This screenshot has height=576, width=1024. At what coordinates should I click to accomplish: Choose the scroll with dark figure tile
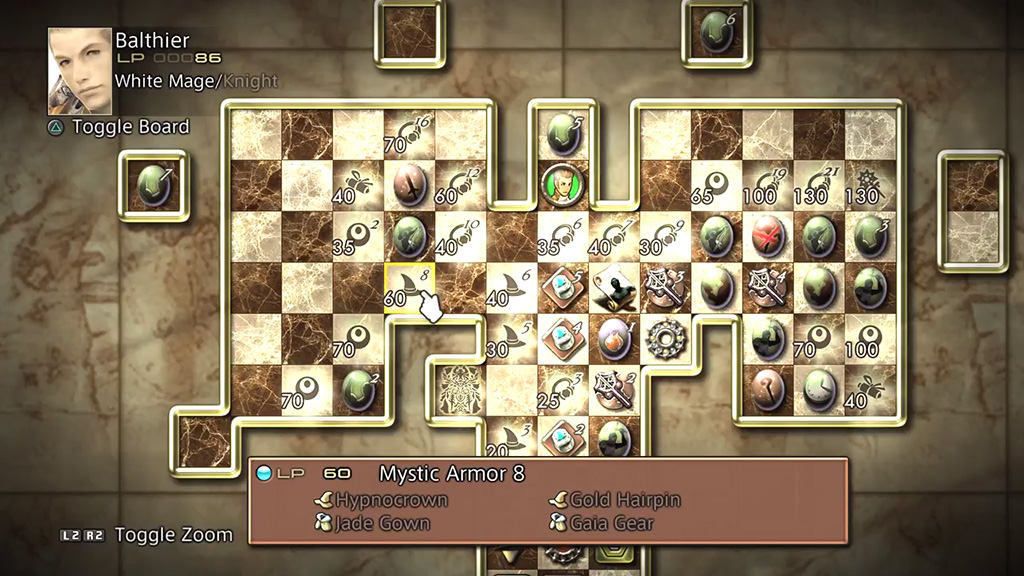click(613, 288)
